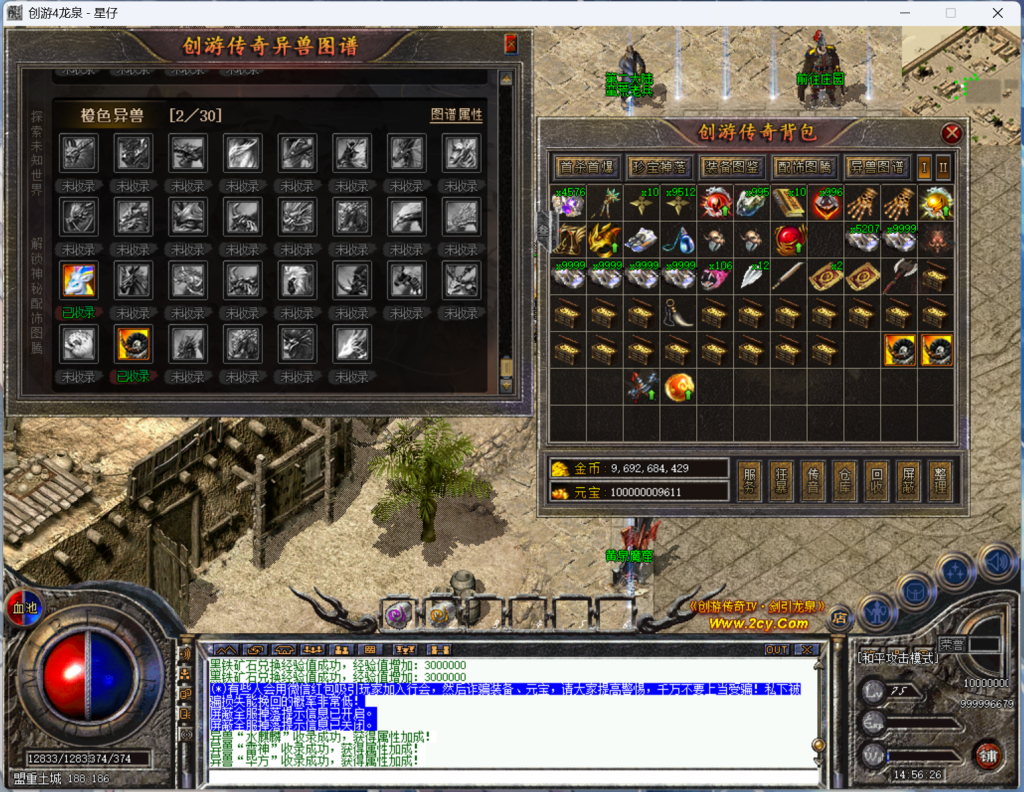
Task: Click the 服务 service button
Action: [x=749, y=480]
